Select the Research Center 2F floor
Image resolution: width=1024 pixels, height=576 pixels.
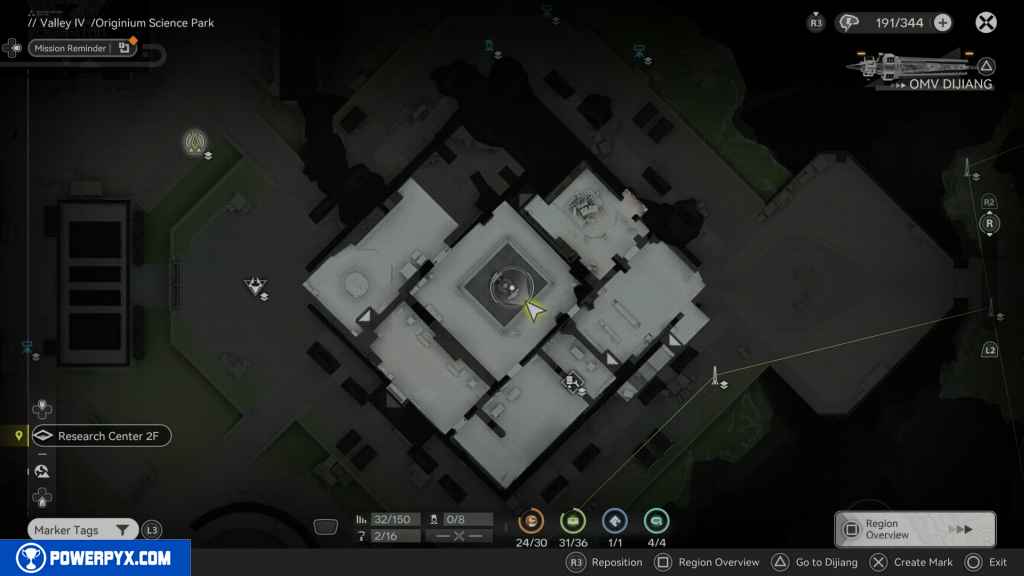click(100, 436)
